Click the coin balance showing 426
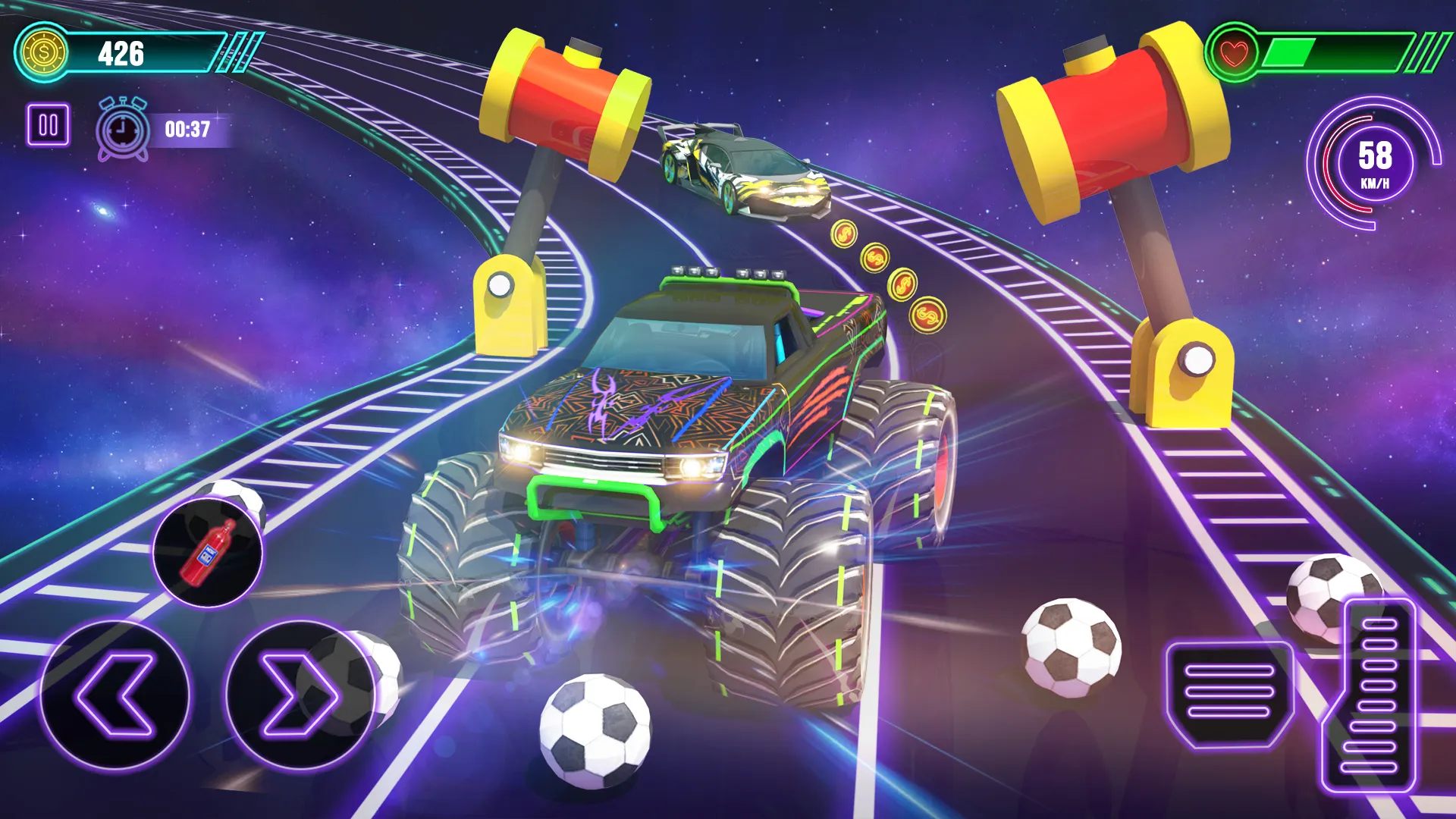 123,52
